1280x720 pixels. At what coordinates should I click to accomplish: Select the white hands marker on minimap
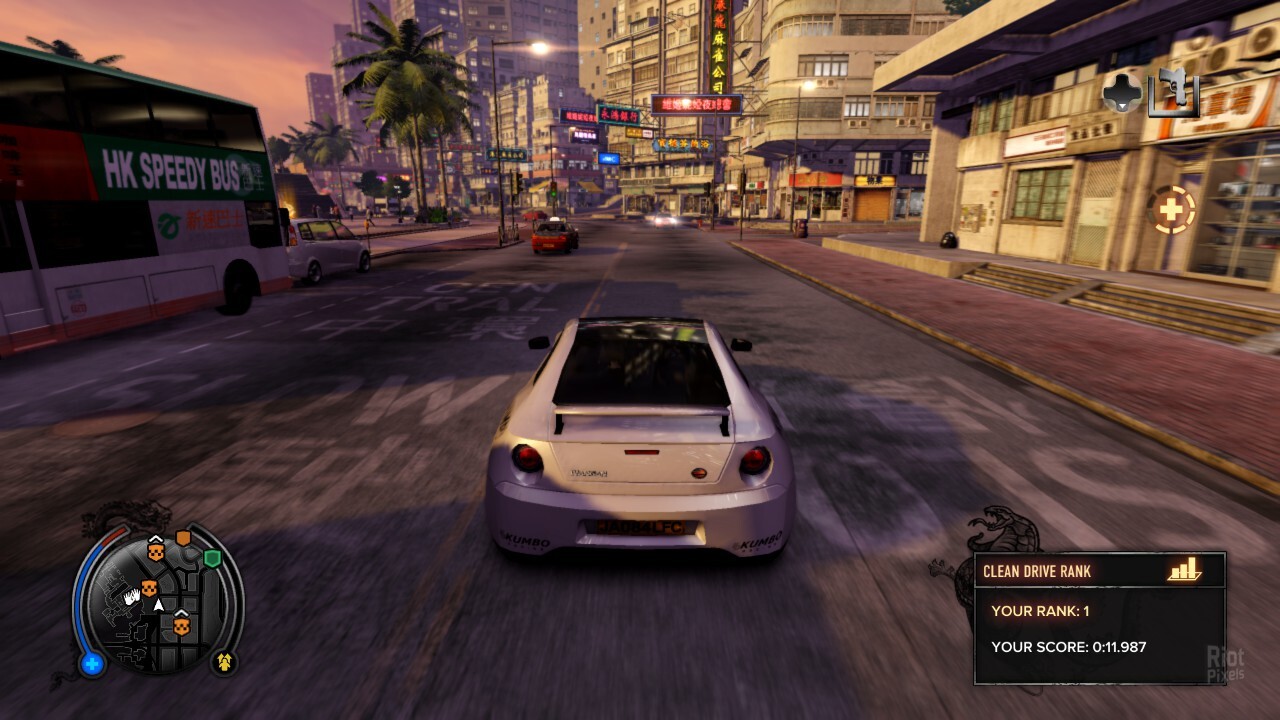[x=132, y=596]
